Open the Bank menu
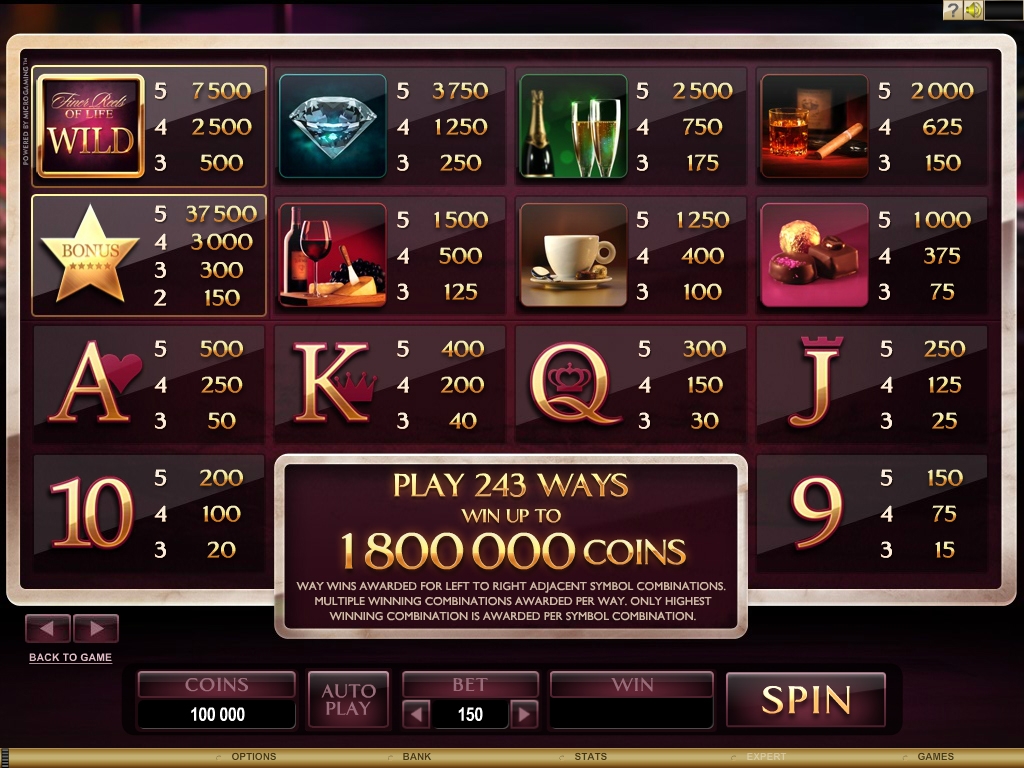Screen dimensions: 1024x768 point(417,757)
